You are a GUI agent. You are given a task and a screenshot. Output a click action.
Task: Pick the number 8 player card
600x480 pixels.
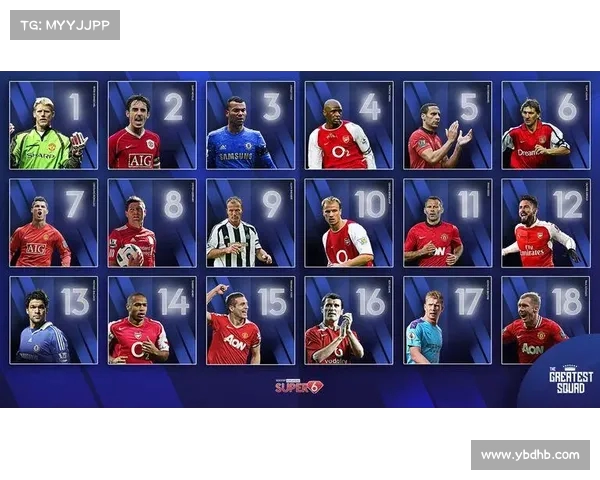click(x=152, y=223)
